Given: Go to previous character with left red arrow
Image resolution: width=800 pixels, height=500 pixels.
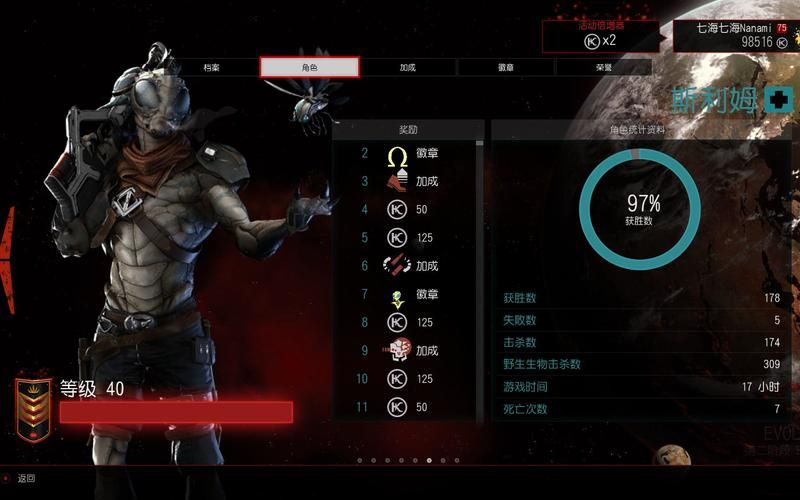Looking at the screenshot, I should pyautogui.click(x=9, y=245).
